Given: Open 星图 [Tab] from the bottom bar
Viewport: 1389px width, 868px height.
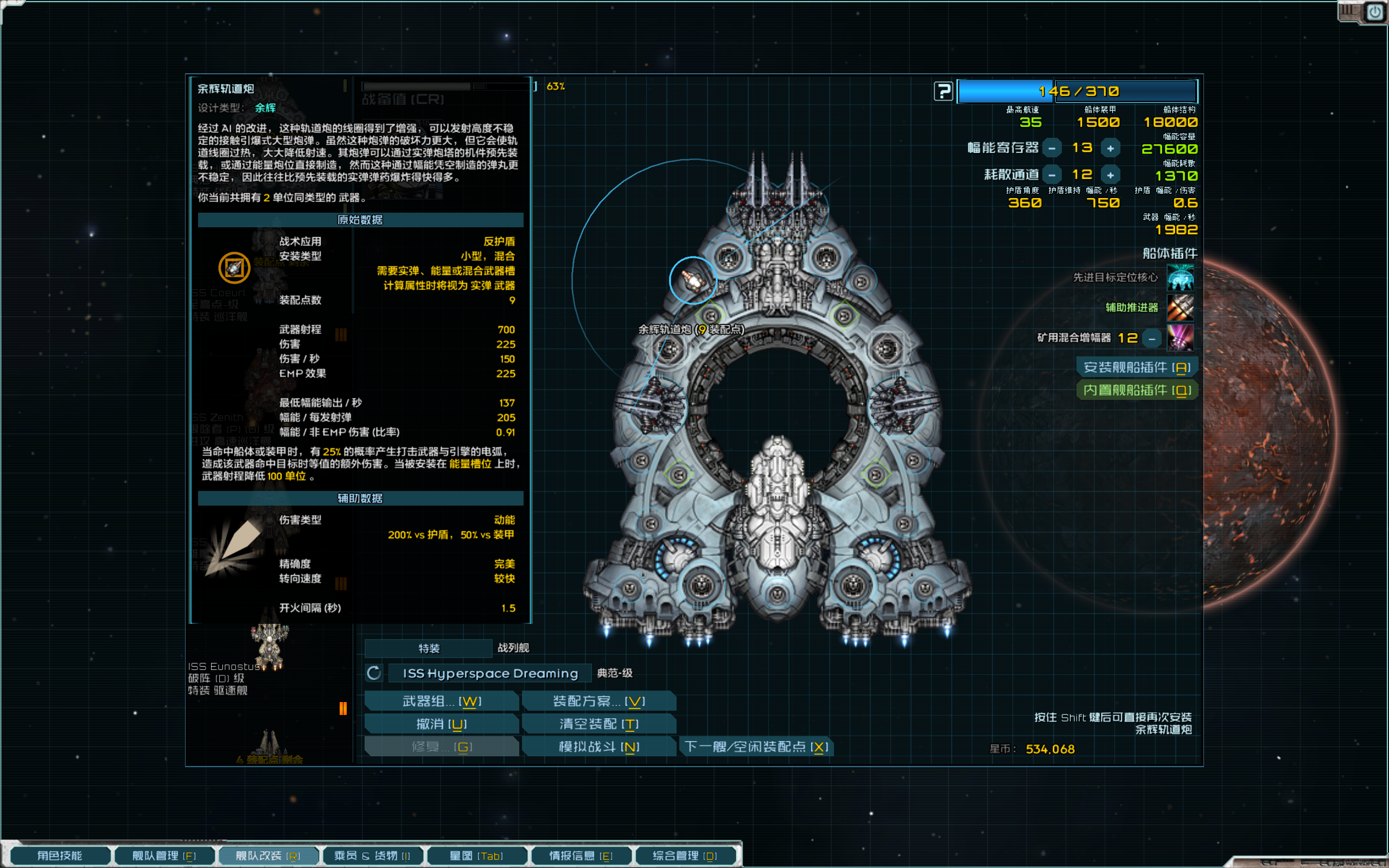Looking at the screenshot, I should [477, 855].
